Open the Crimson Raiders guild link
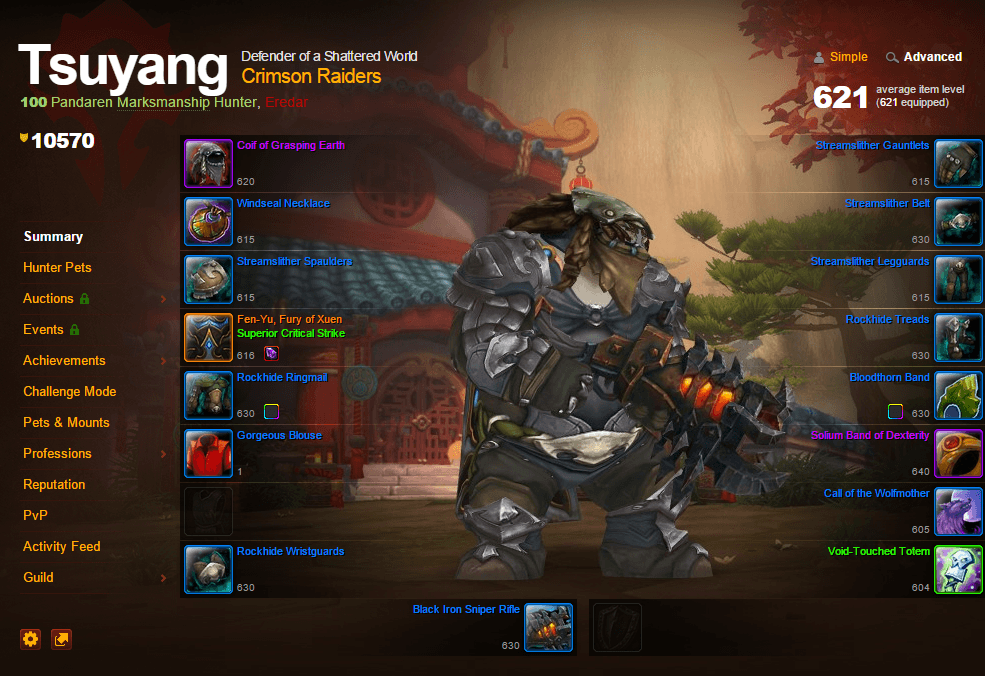 coord(311,76)
